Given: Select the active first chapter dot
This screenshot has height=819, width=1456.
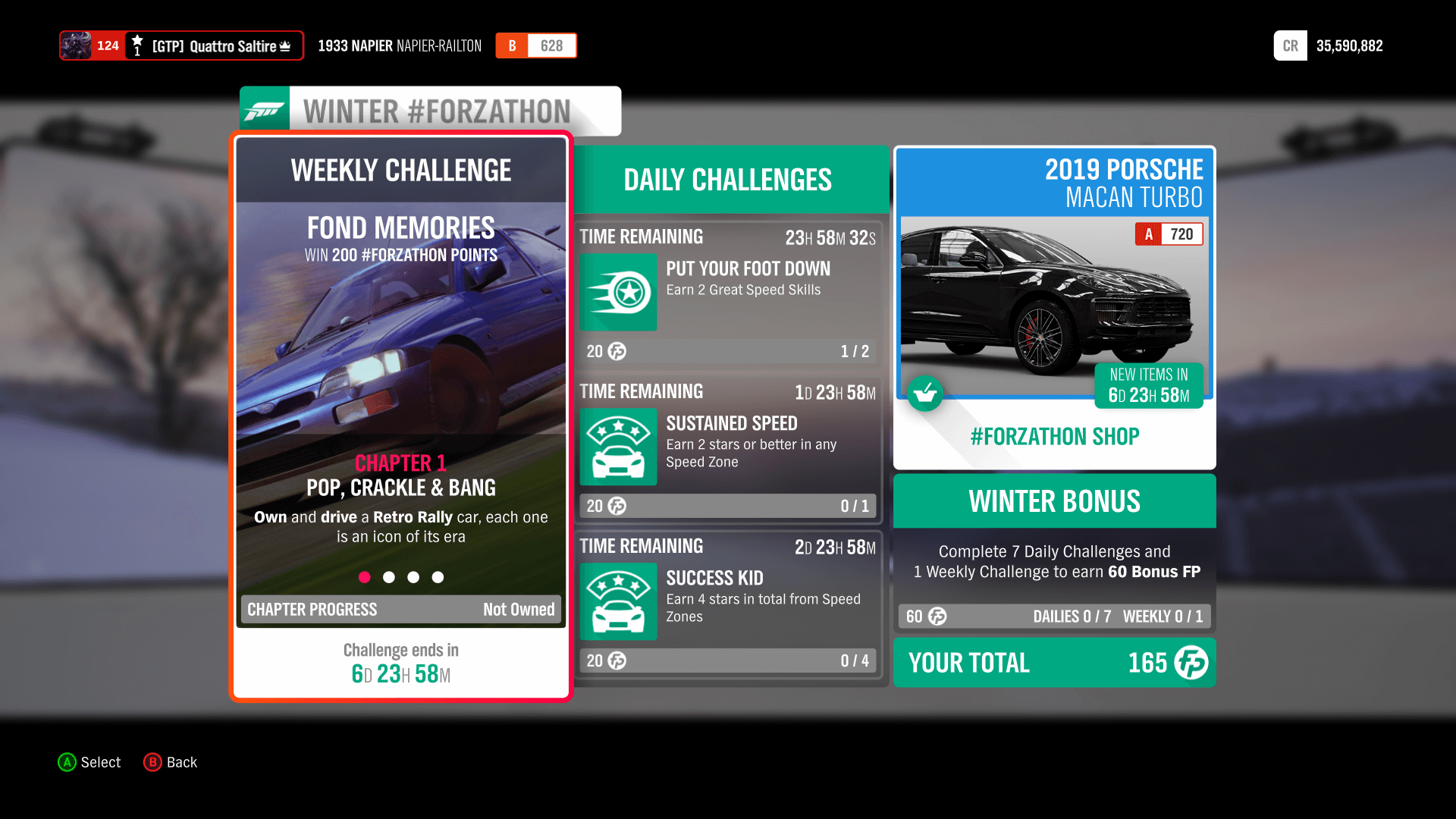Looking at the screenshot, I should pos(365,577).
